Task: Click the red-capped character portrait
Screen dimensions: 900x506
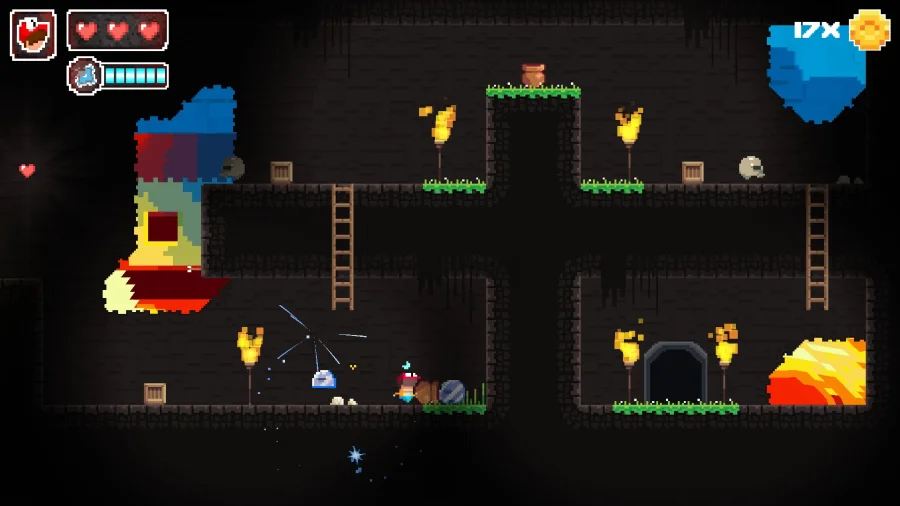Action: coord(33,35)
